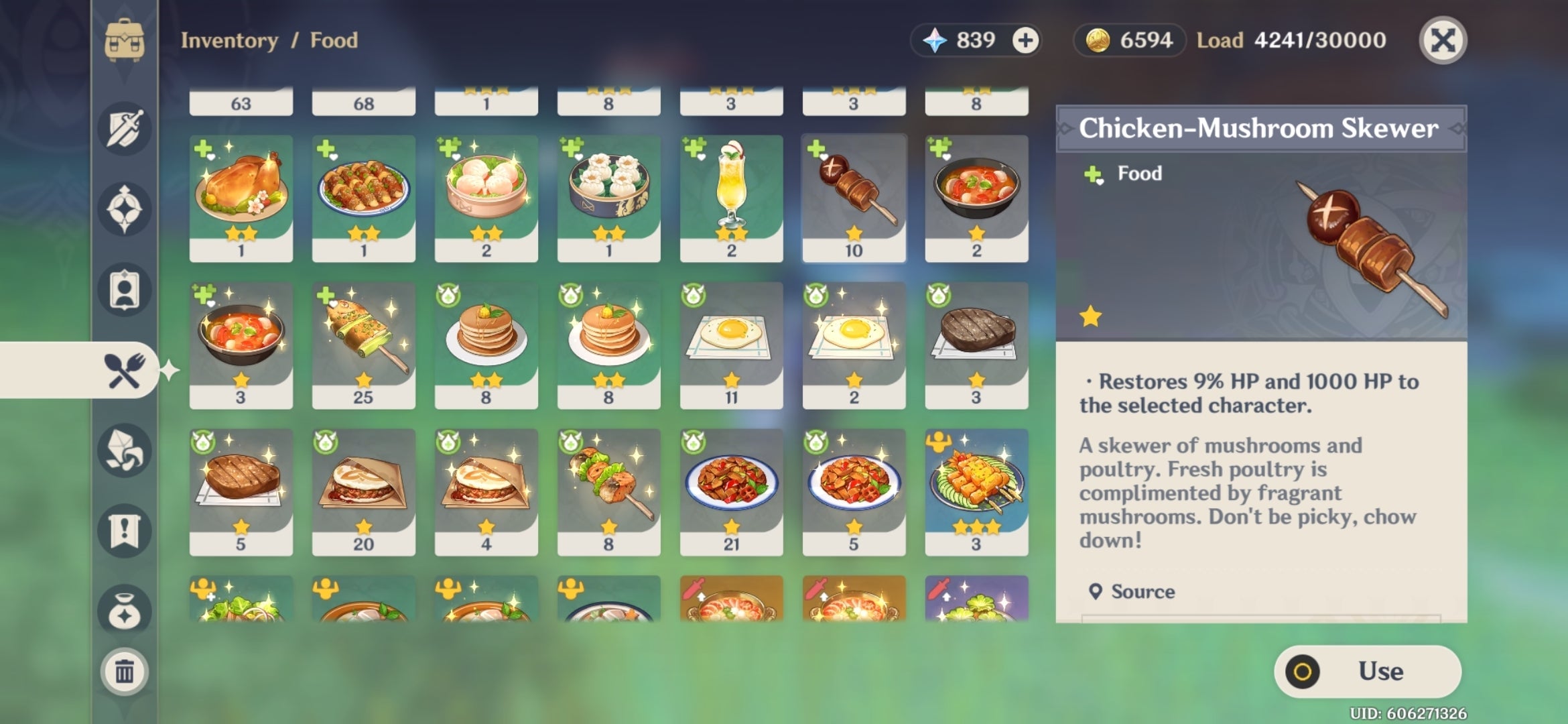Open the quest items banner icon

pos(124,530)
